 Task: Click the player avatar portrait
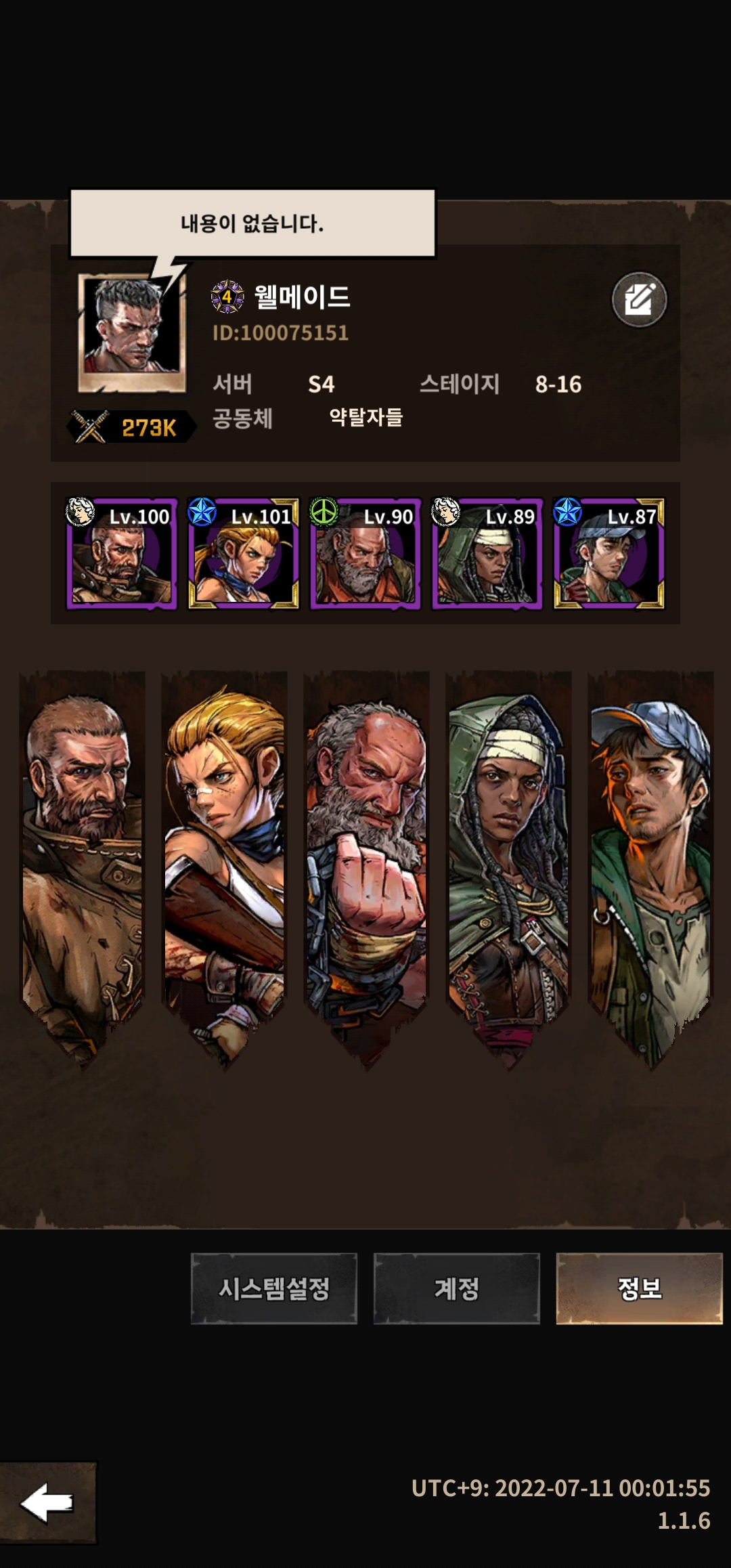(x=132, y=332)
